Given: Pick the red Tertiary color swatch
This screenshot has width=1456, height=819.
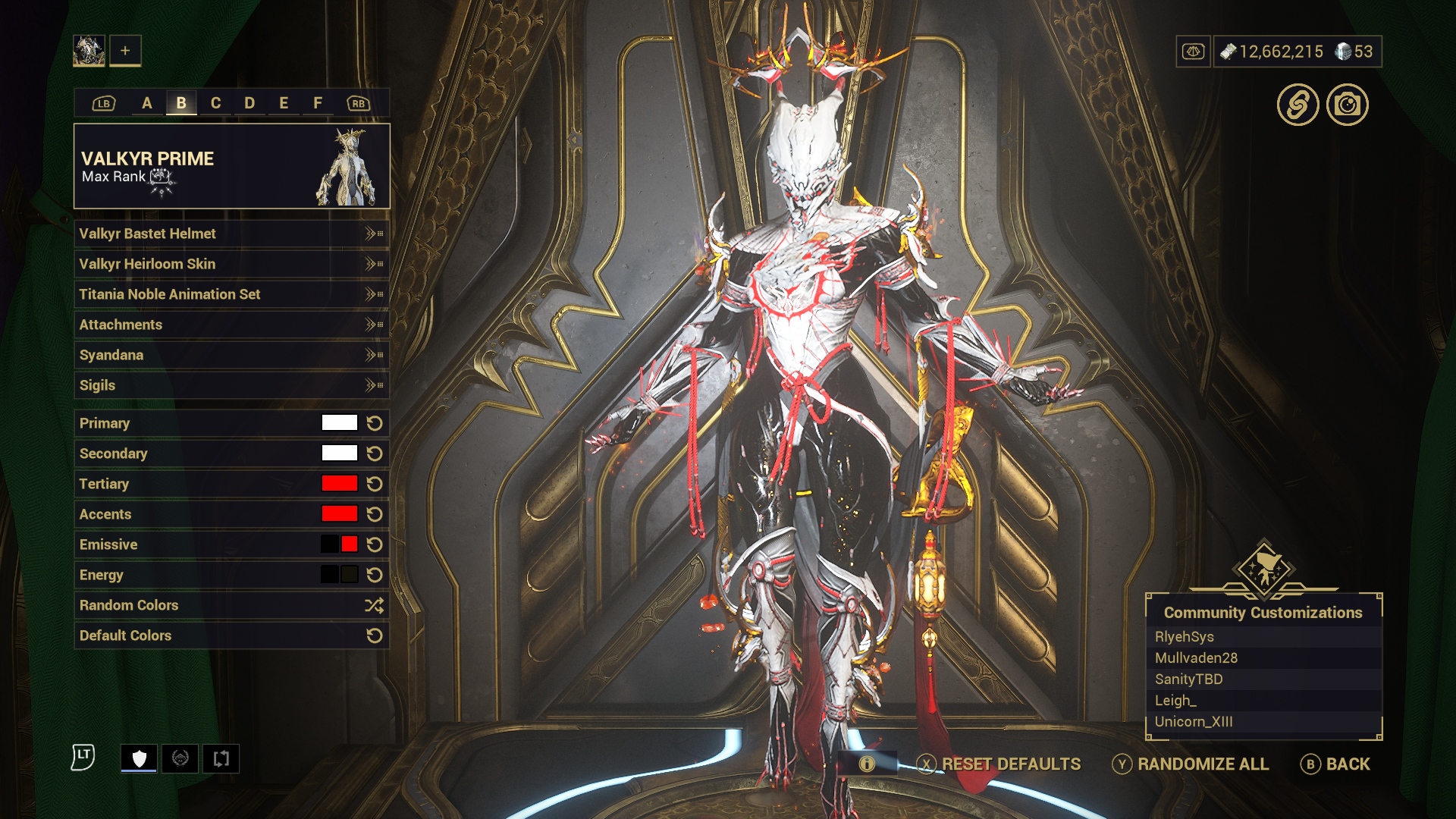Looking at the screenshot, I should [x=339, y=484].
